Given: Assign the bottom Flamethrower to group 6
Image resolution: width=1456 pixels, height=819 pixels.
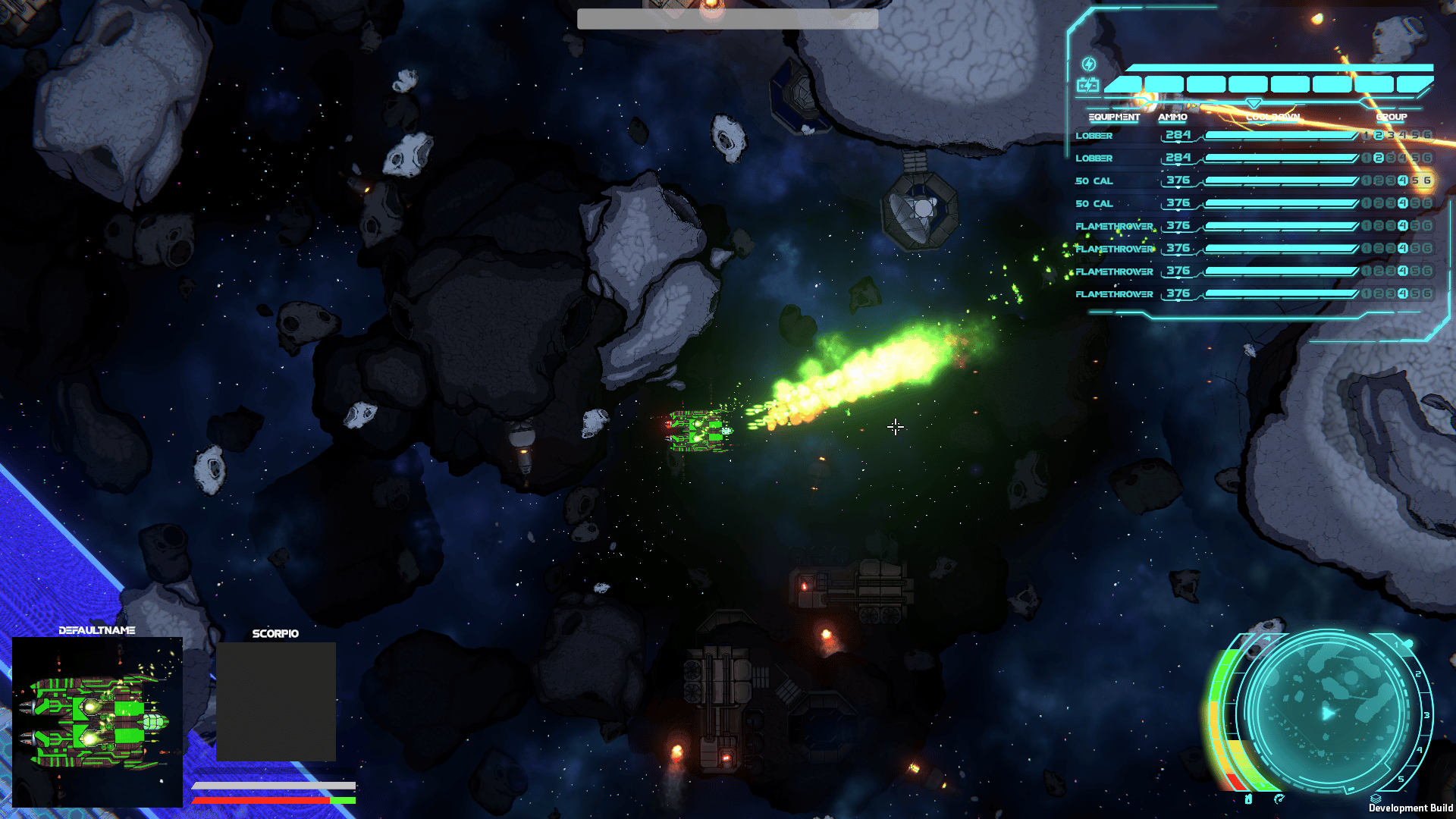Looking at the screenshot, I should (1427, 294).
